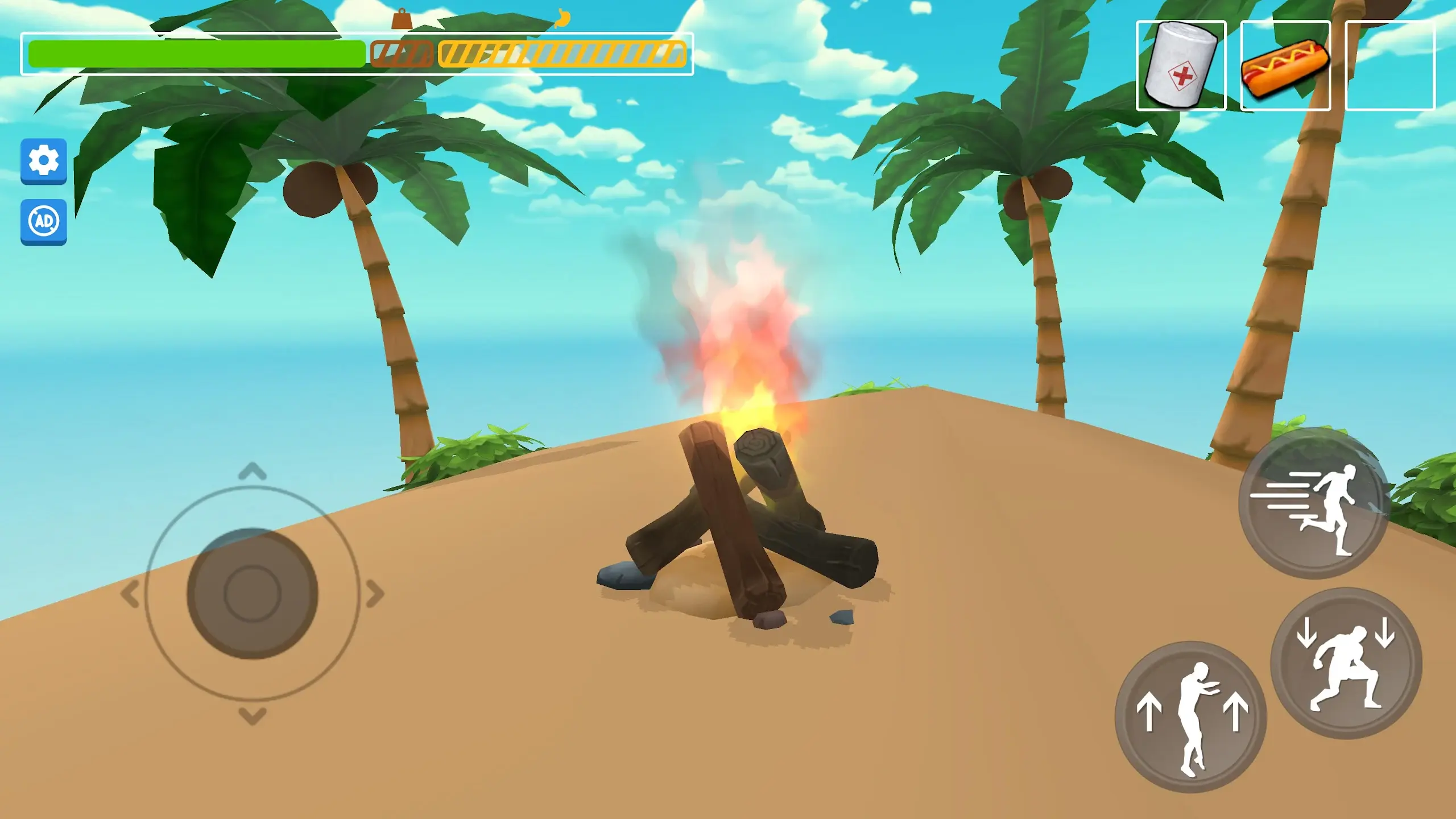Tap the joystick's down arrow
1456x819 pixels.
253,715
